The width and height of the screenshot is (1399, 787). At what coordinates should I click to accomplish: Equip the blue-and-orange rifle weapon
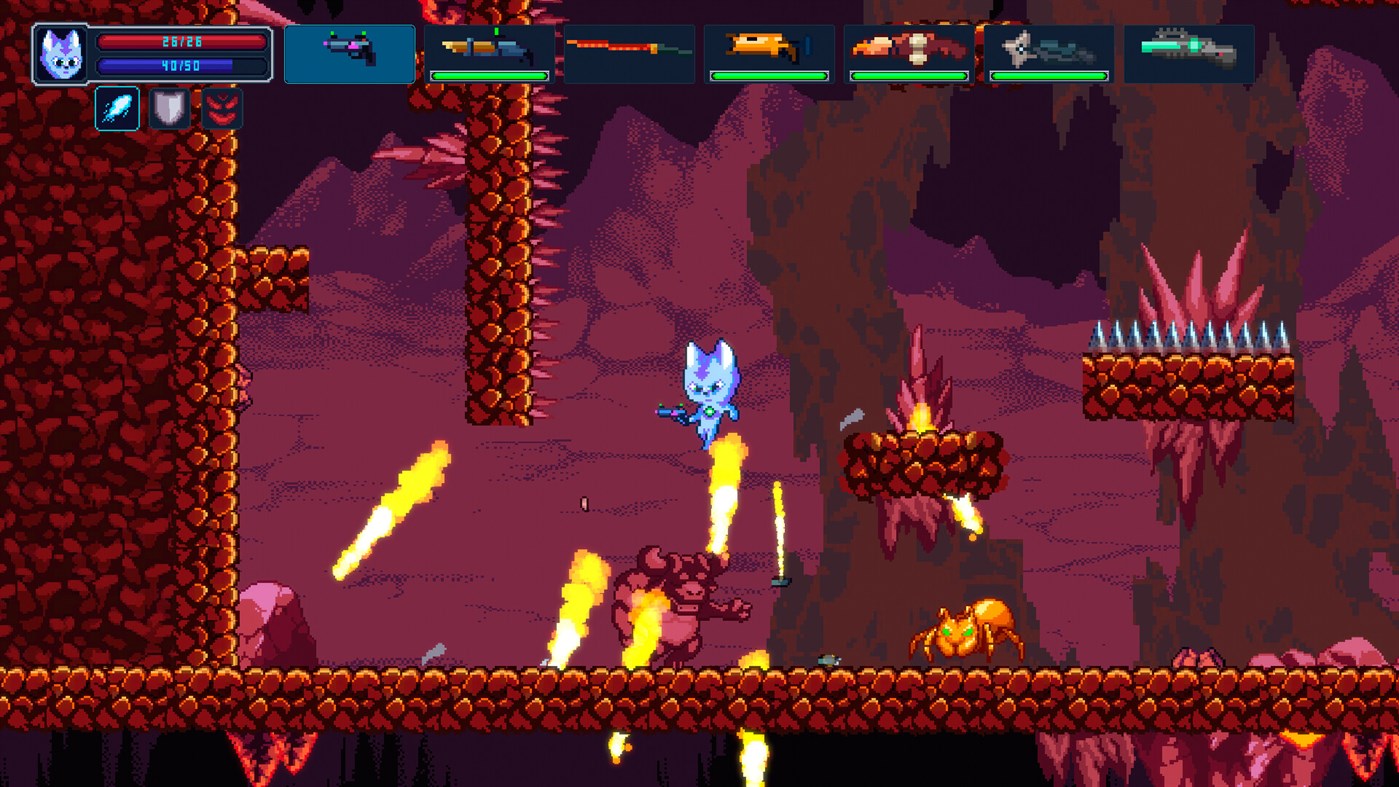[x=489, y=48]
